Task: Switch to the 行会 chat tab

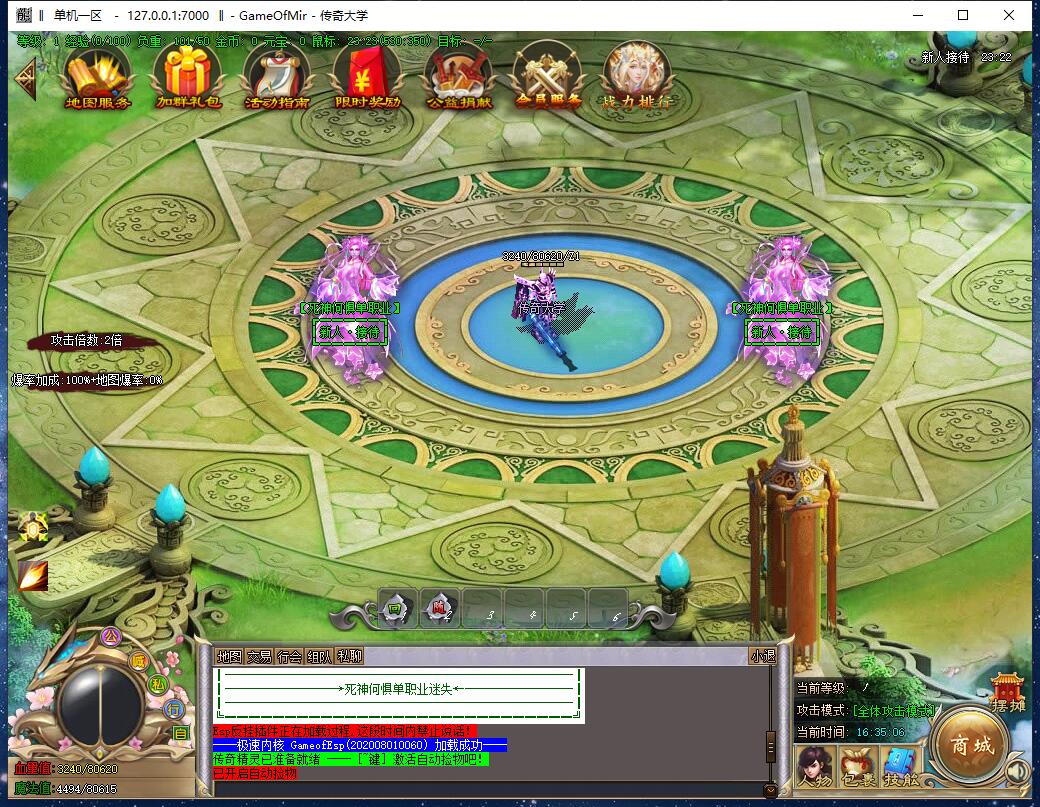Action: click(289, 656)
